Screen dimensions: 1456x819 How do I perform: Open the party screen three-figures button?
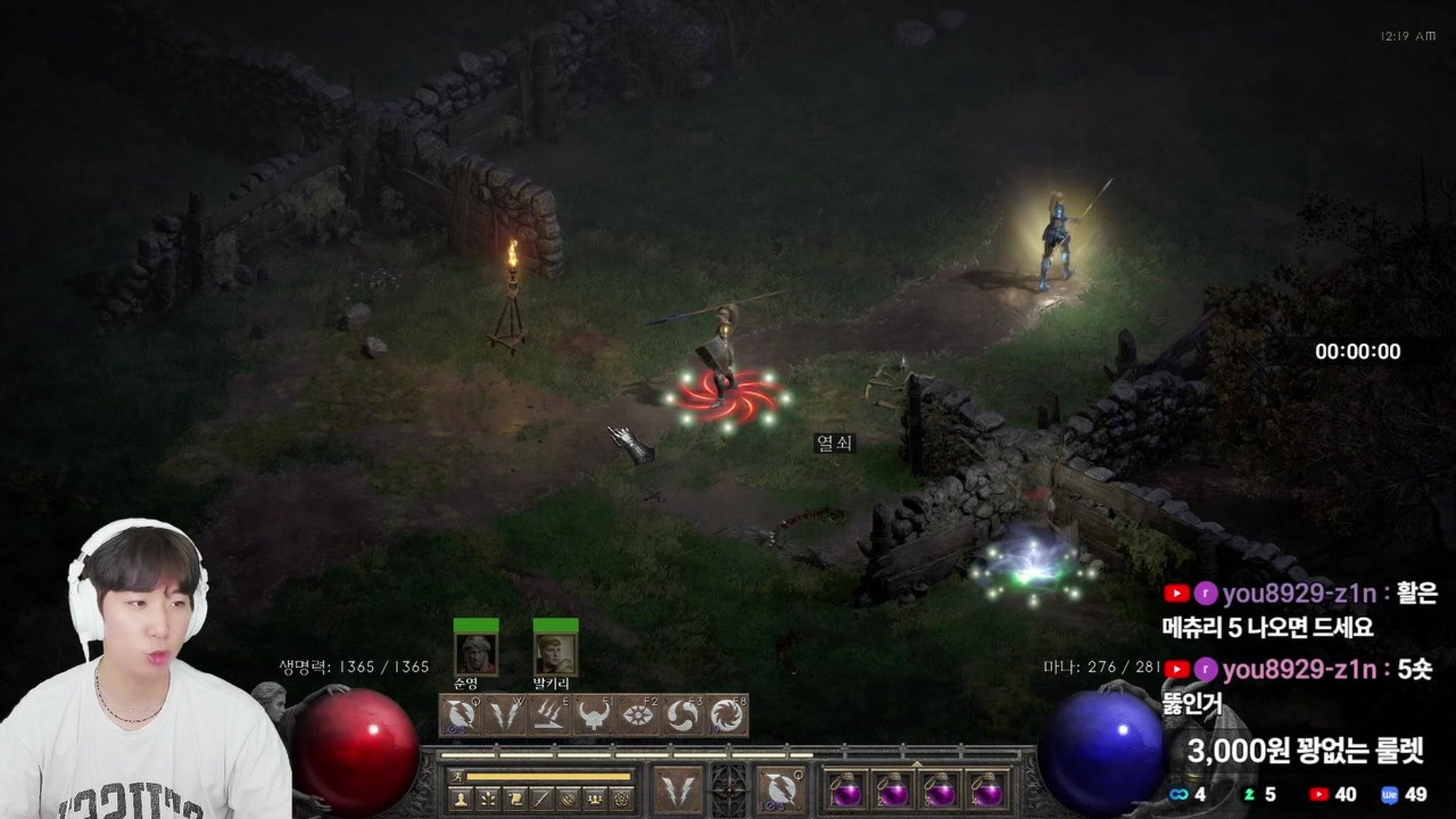coord(596,798)
